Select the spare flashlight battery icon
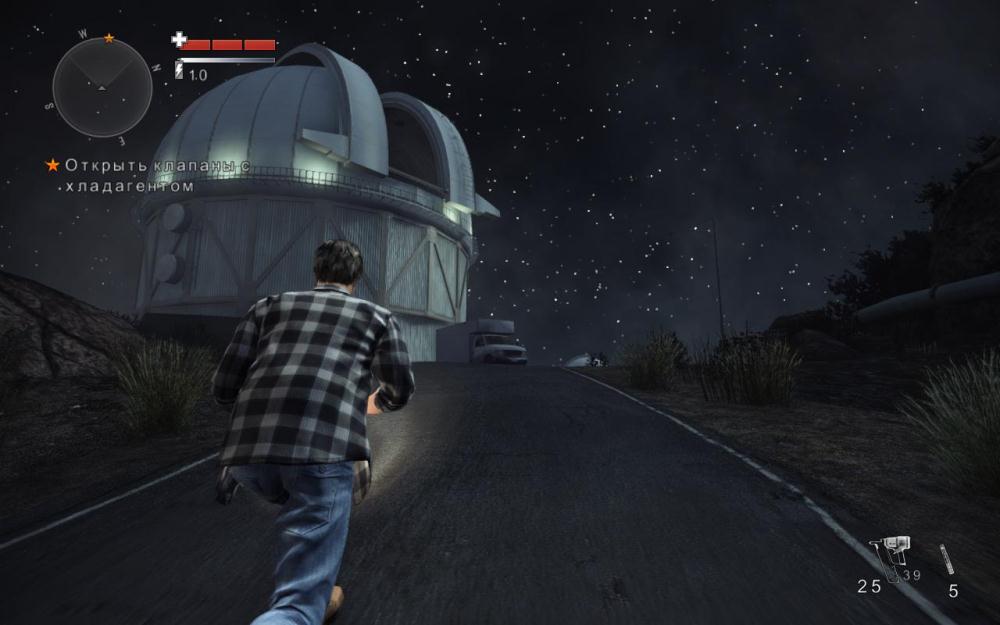The width and height of the screenshot is (1000, 625). 946,560
